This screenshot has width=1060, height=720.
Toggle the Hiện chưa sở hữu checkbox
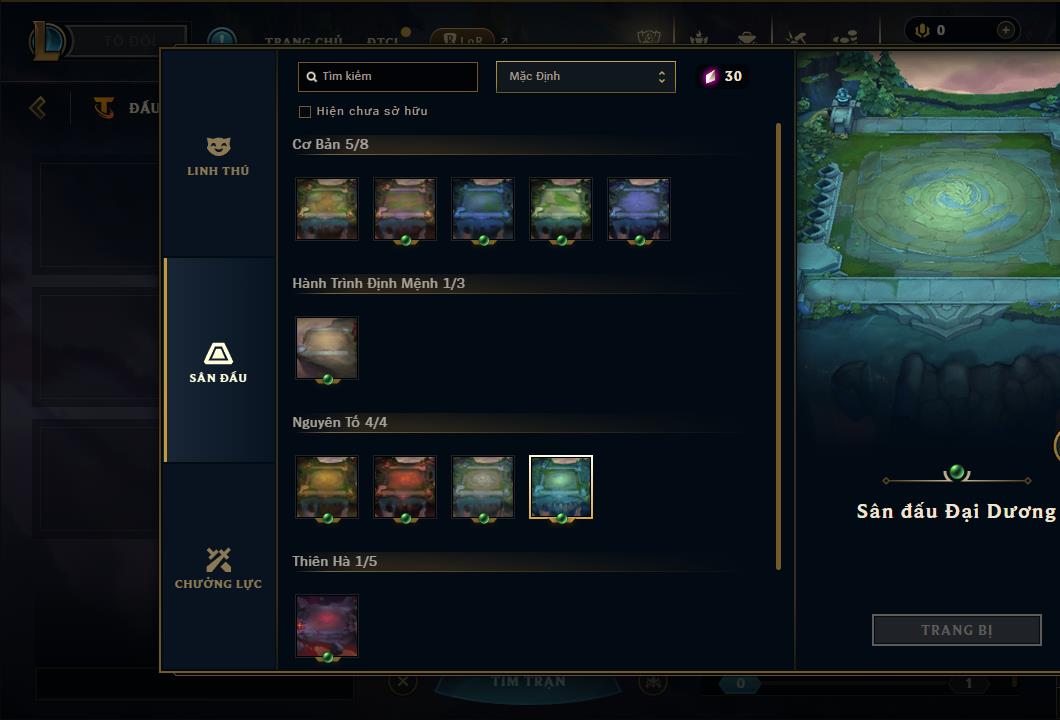pos(305,112)
